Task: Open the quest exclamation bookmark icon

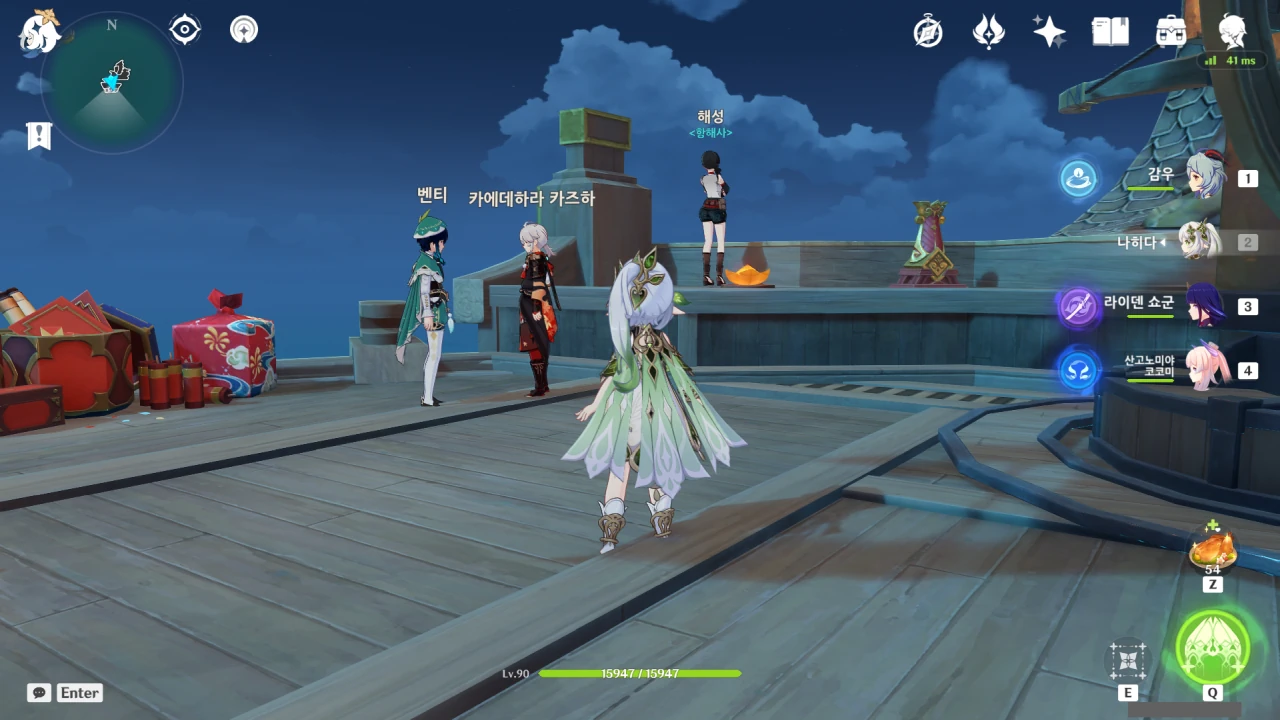Action: pos(39,136)
